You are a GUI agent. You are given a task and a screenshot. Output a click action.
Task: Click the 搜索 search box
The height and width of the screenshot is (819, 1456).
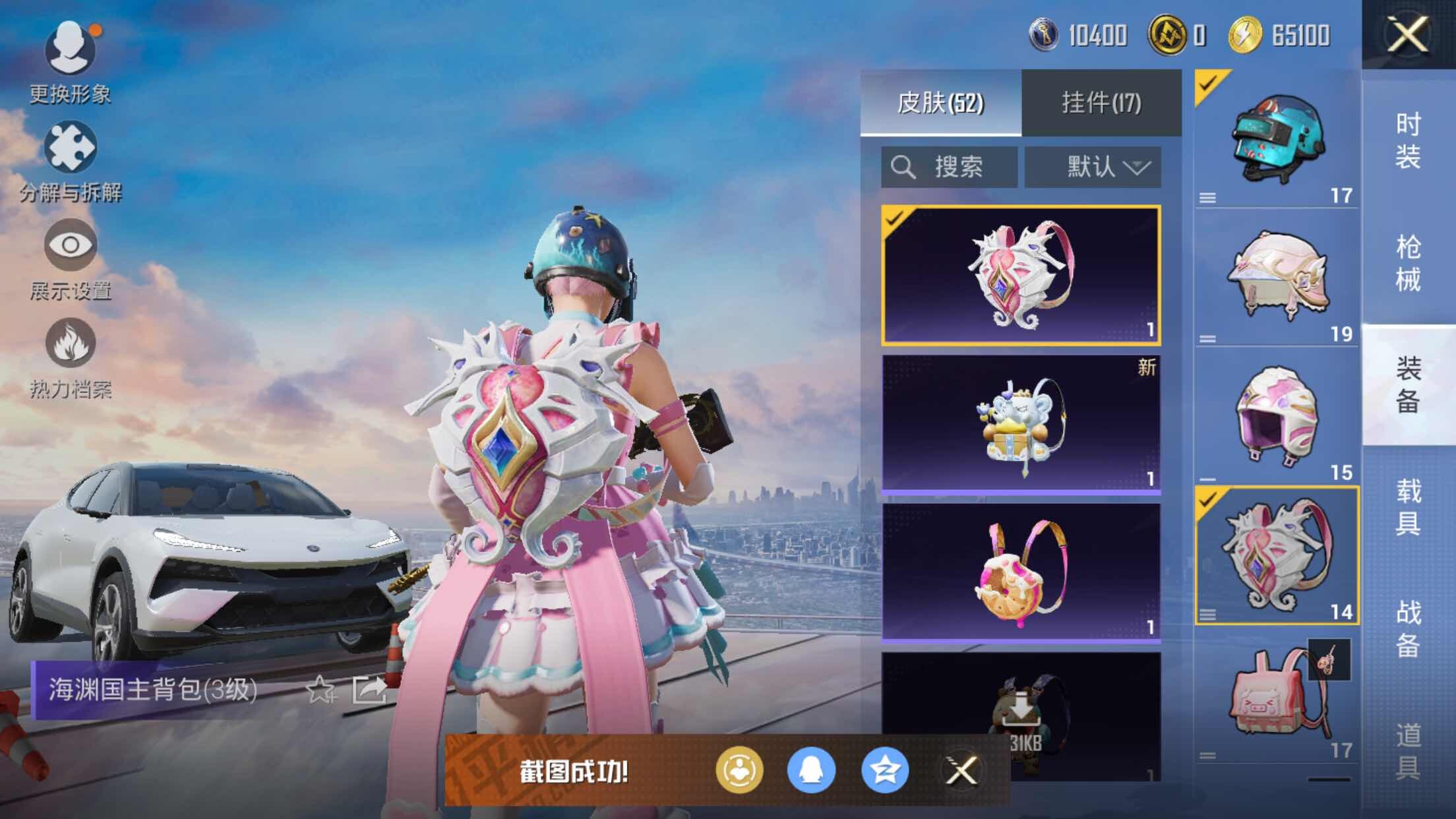pos(949,167)
